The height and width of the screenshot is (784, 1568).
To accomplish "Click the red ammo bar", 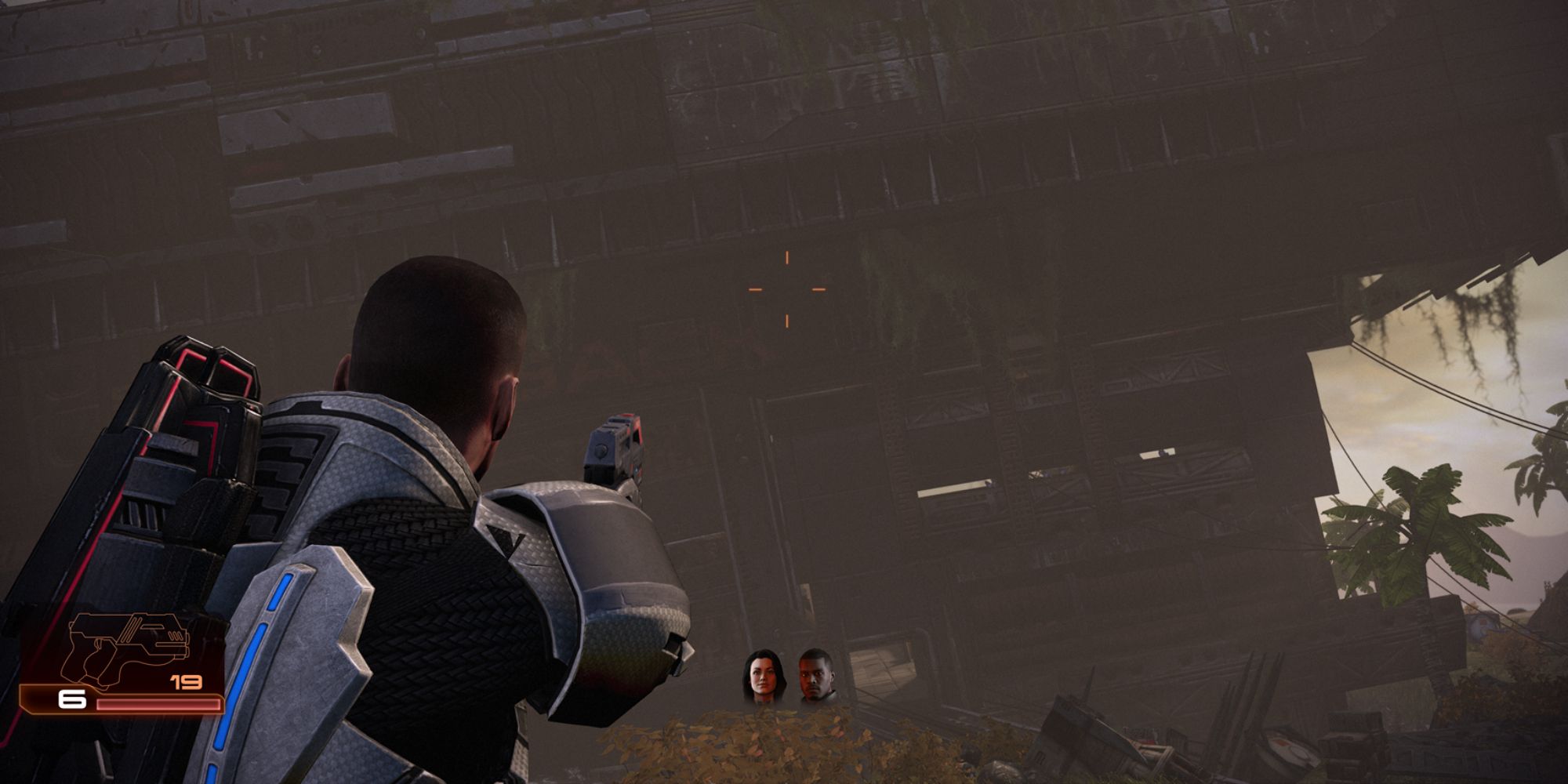I will (x=157, y=703).
